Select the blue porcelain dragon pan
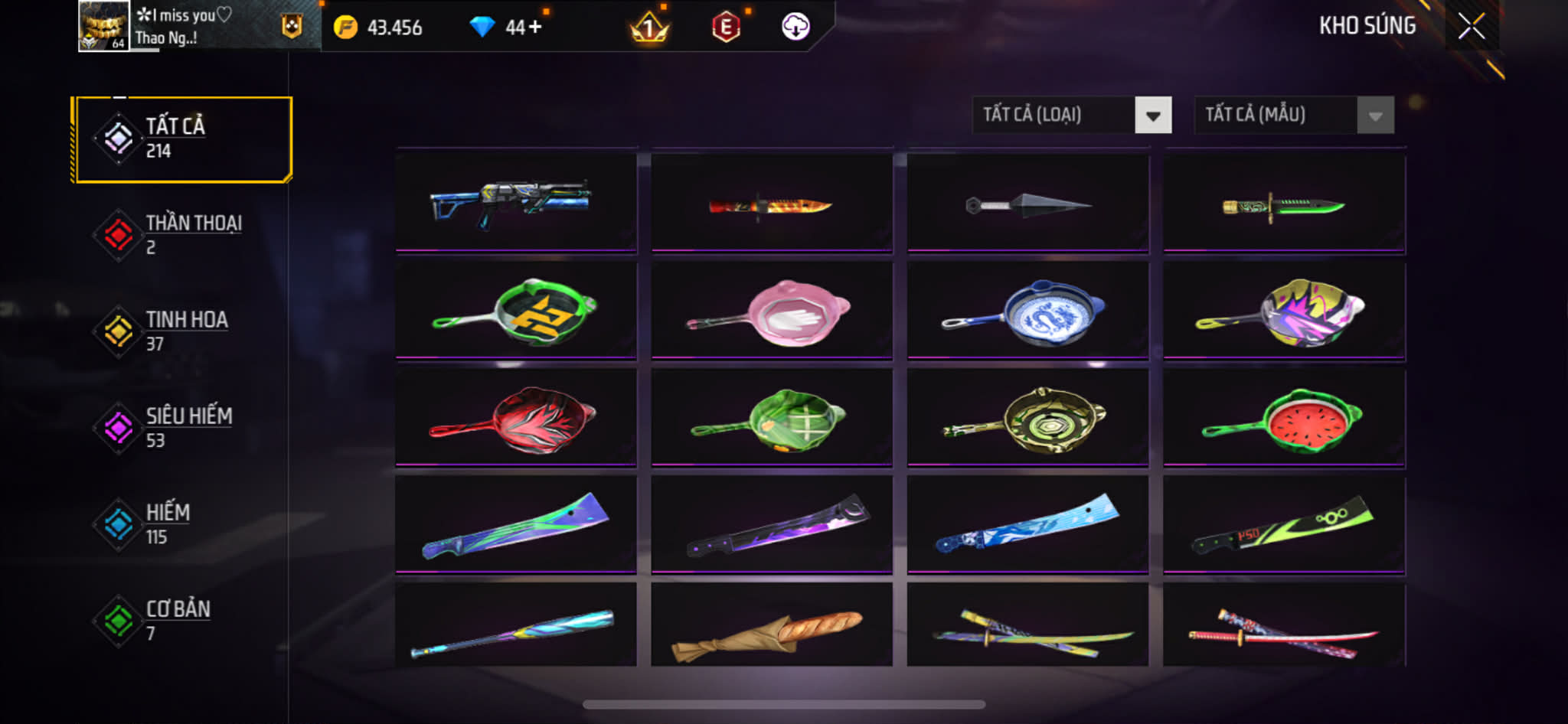1568x724 pixels. coord(1027,311)
